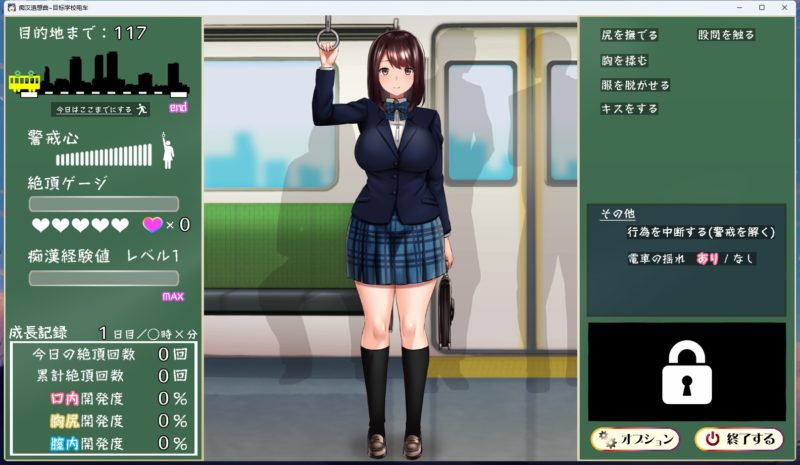Close the game window
Image resolution: width=800 pixels, height=465 pixels.
click(x=787, y=7)
